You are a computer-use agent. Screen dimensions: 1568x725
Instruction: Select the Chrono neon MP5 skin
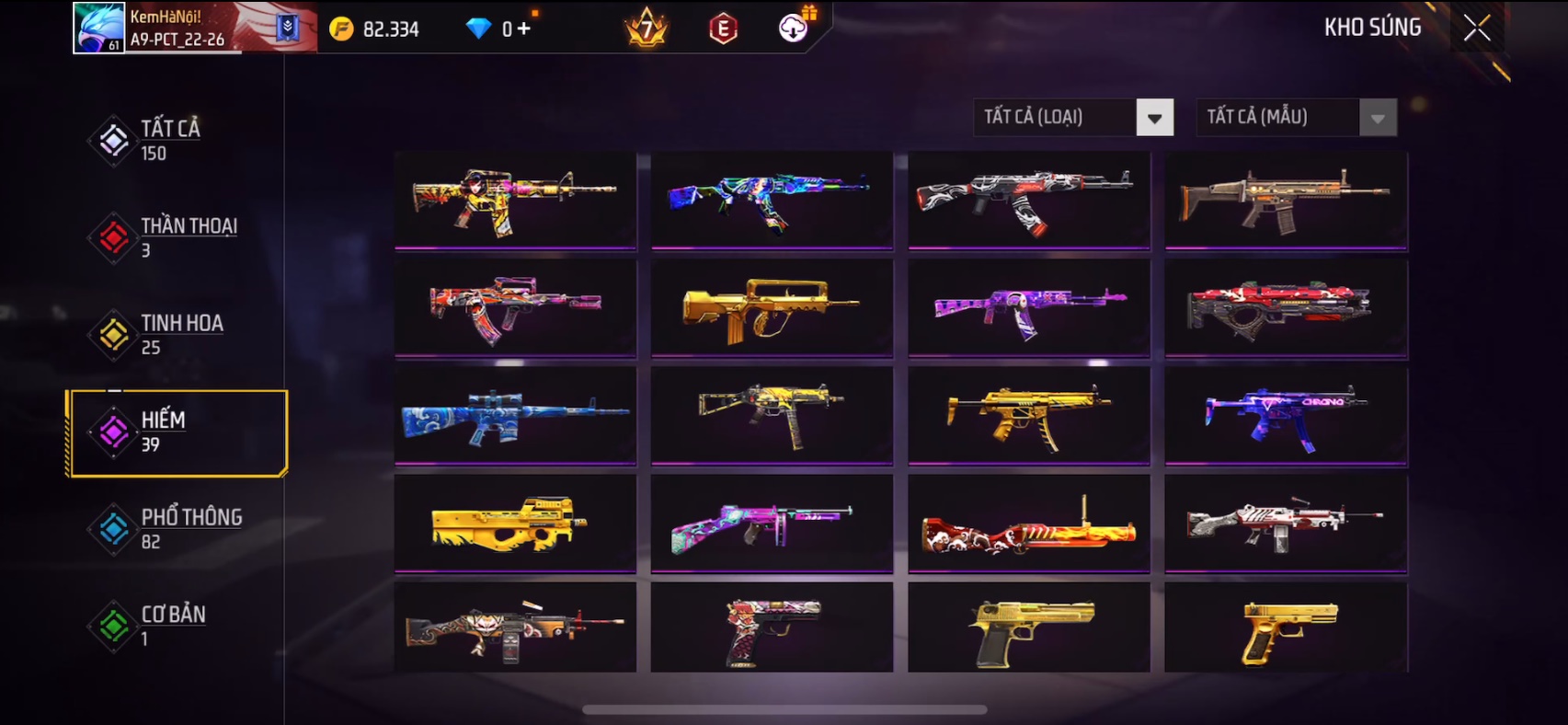(1286, 417)
